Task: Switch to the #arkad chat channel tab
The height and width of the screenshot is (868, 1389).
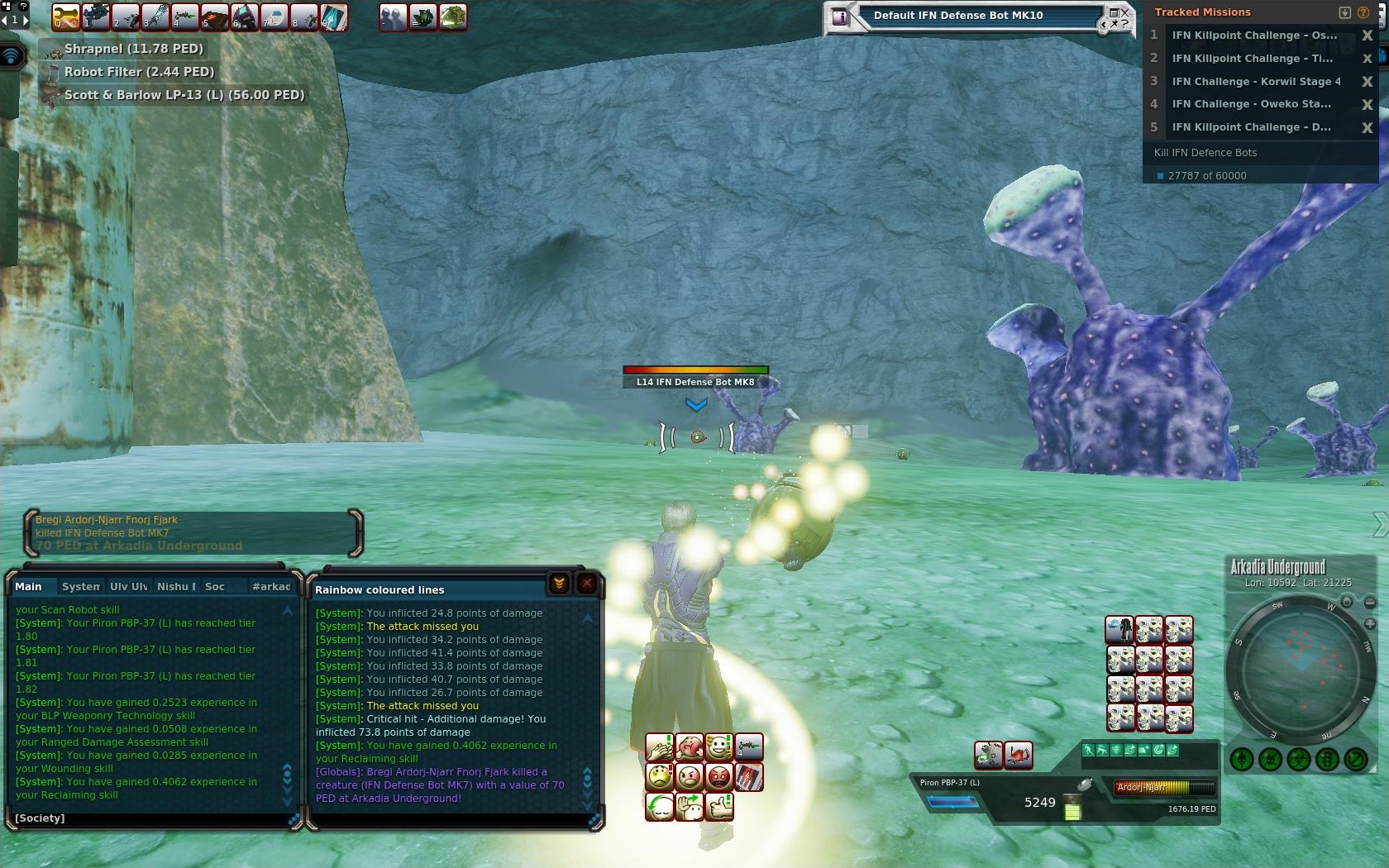Action: click(x=271, y=586)
